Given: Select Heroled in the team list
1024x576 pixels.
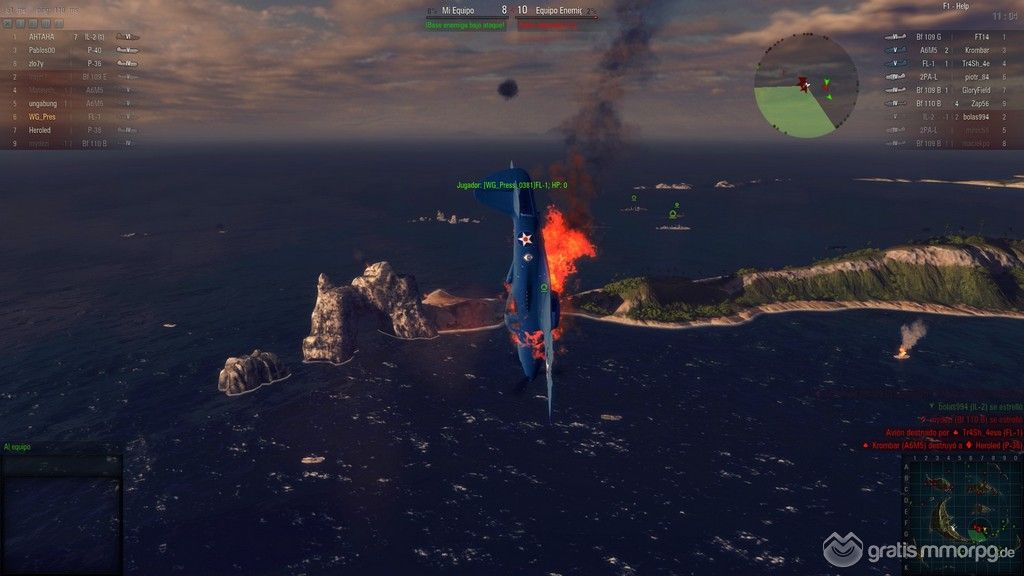Looking at the screenshot, I should tap(42, 130).
